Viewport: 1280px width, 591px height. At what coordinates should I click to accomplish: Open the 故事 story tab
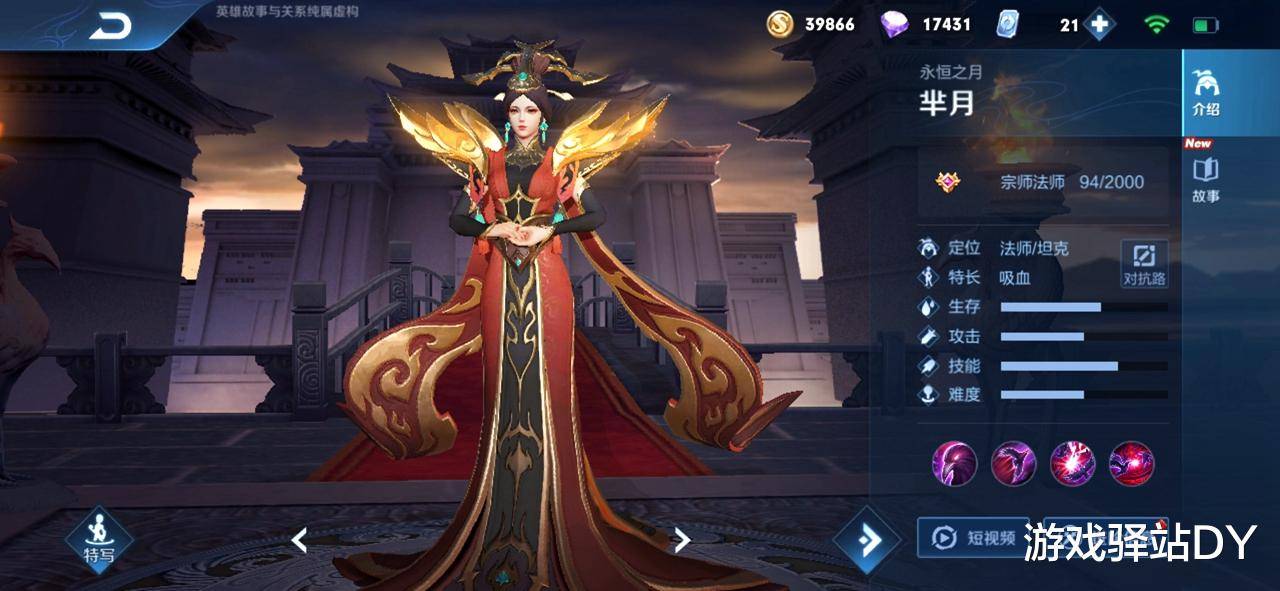click(1206, 180)
